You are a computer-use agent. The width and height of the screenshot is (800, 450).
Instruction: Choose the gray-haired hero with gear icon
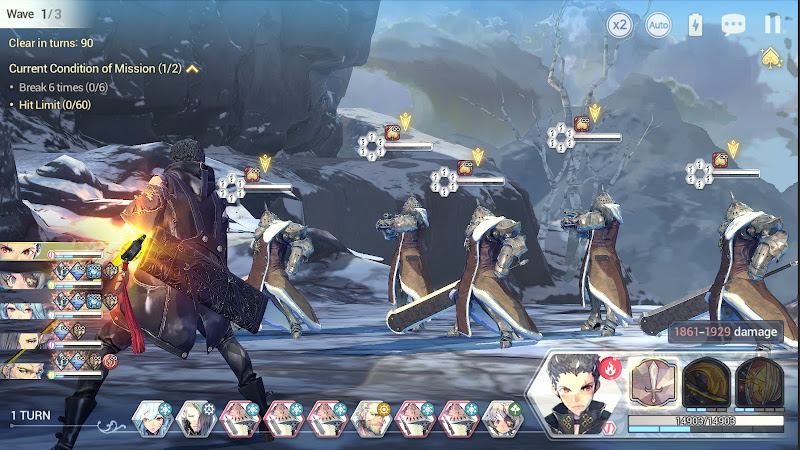195,418
